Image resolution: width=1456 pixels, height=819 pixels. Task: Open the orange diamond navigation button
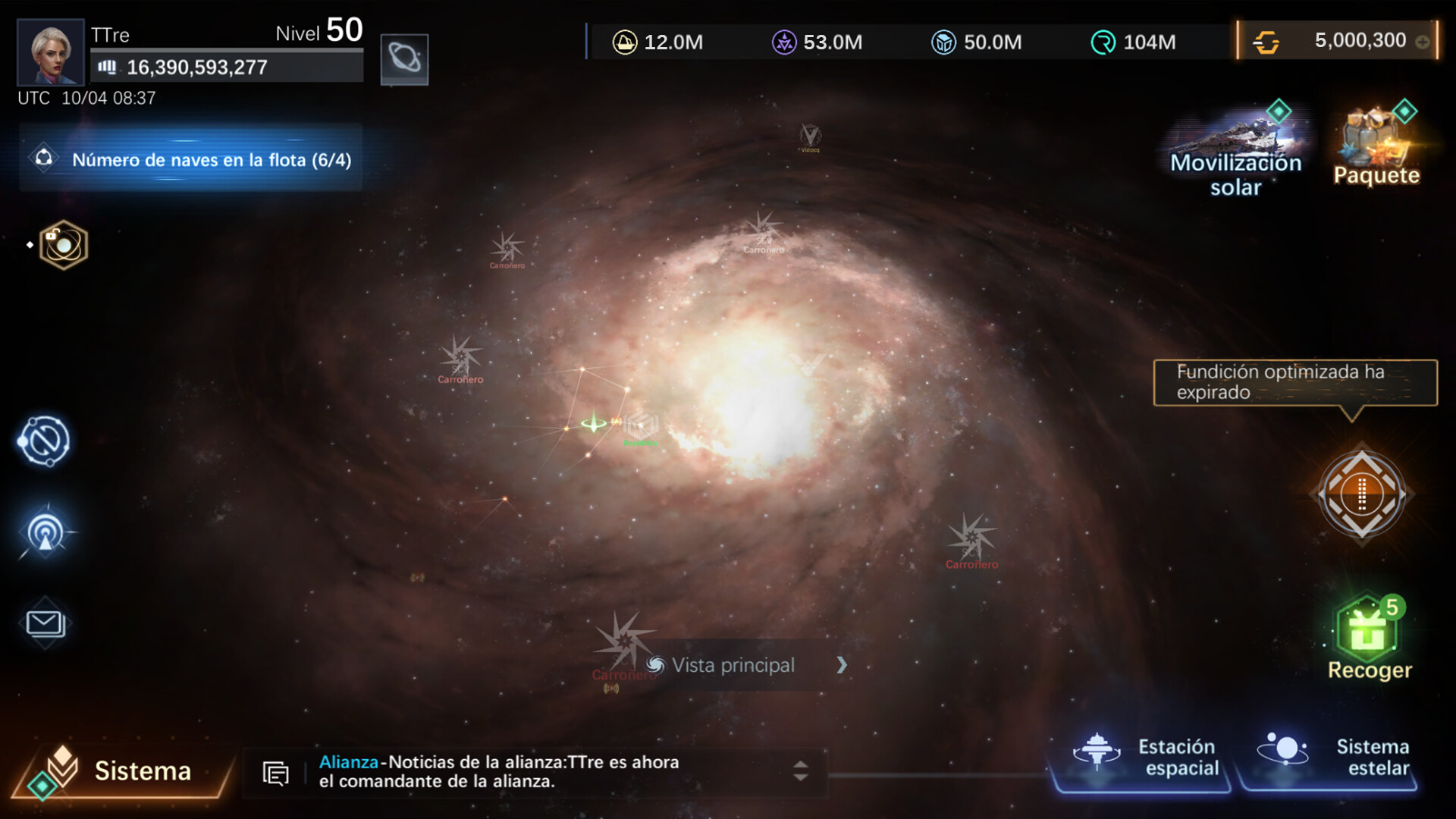(x=1362, y=494)
